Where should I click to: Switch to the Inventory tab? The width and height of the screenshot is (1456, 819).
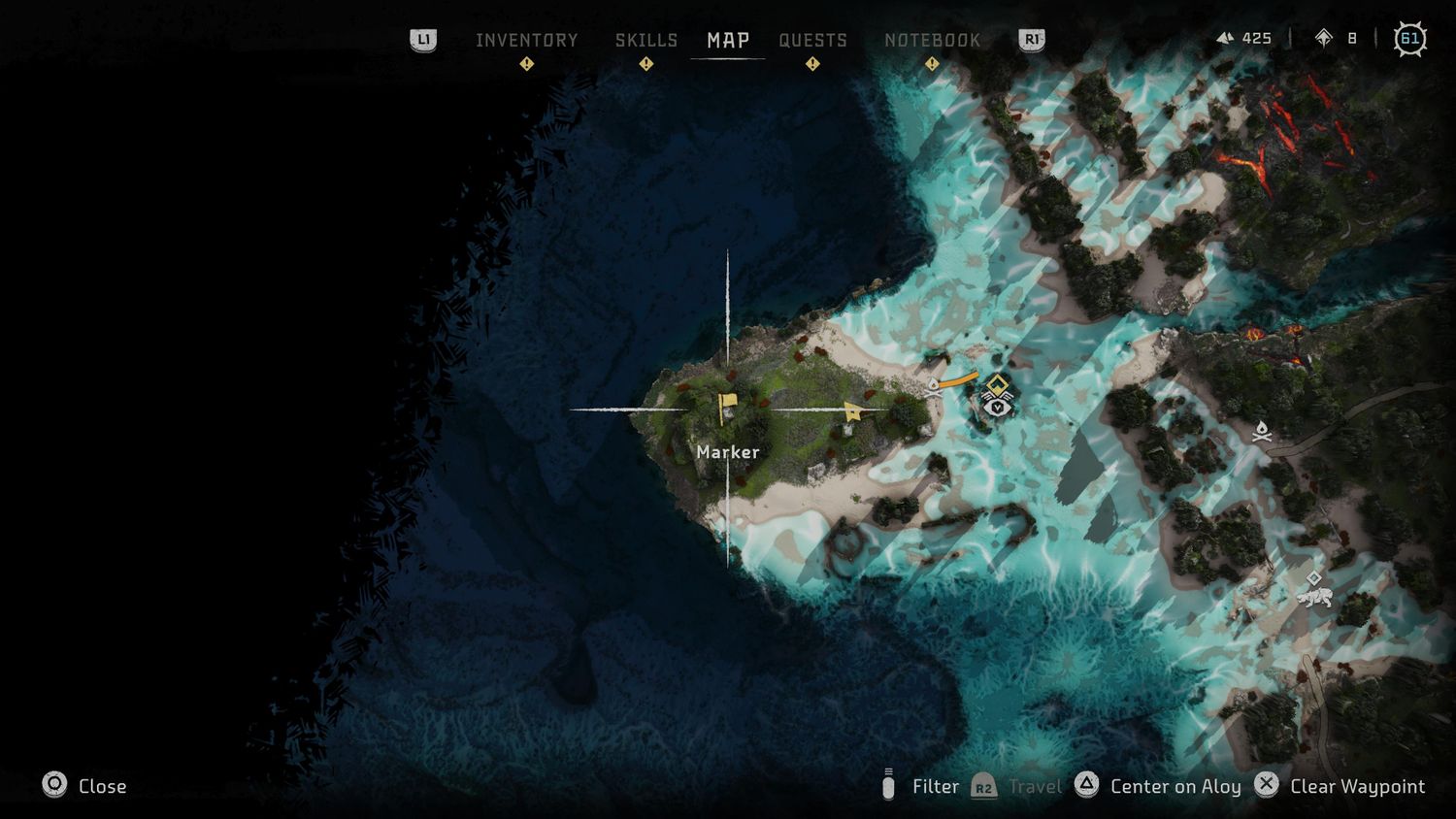pos(526,40)
